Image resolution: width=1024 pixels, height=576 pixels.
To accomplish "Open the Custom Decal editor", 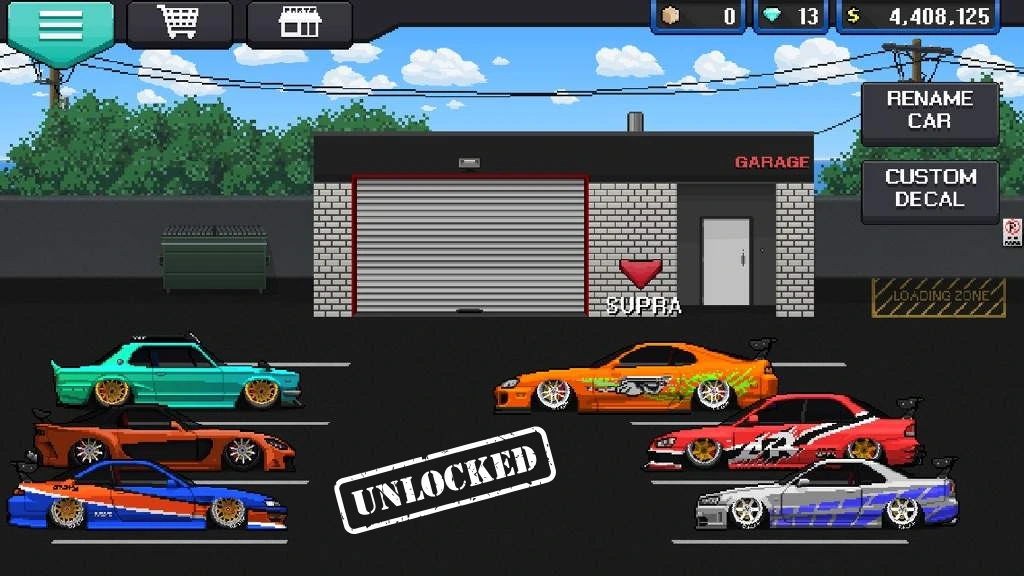I will [929, 188].
